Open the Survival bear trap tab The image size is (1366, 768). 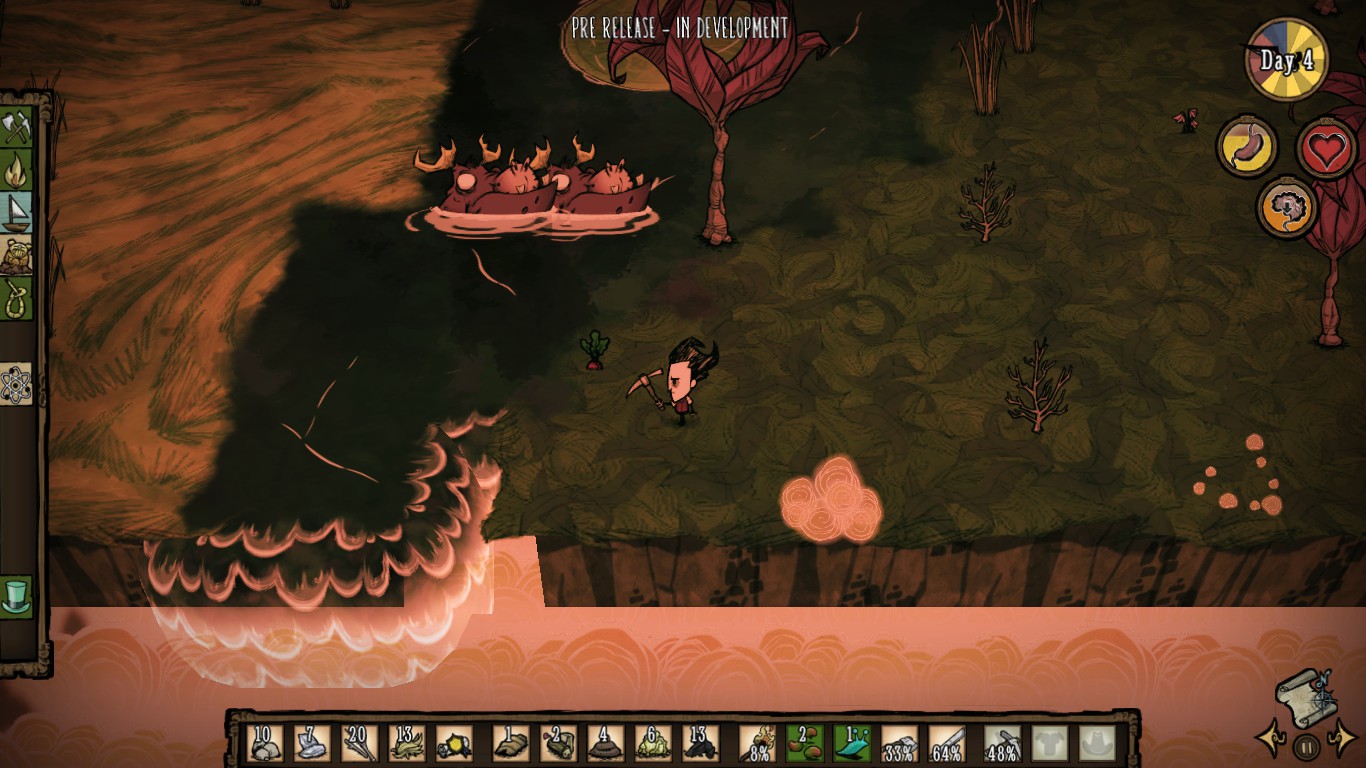[17, 256]
